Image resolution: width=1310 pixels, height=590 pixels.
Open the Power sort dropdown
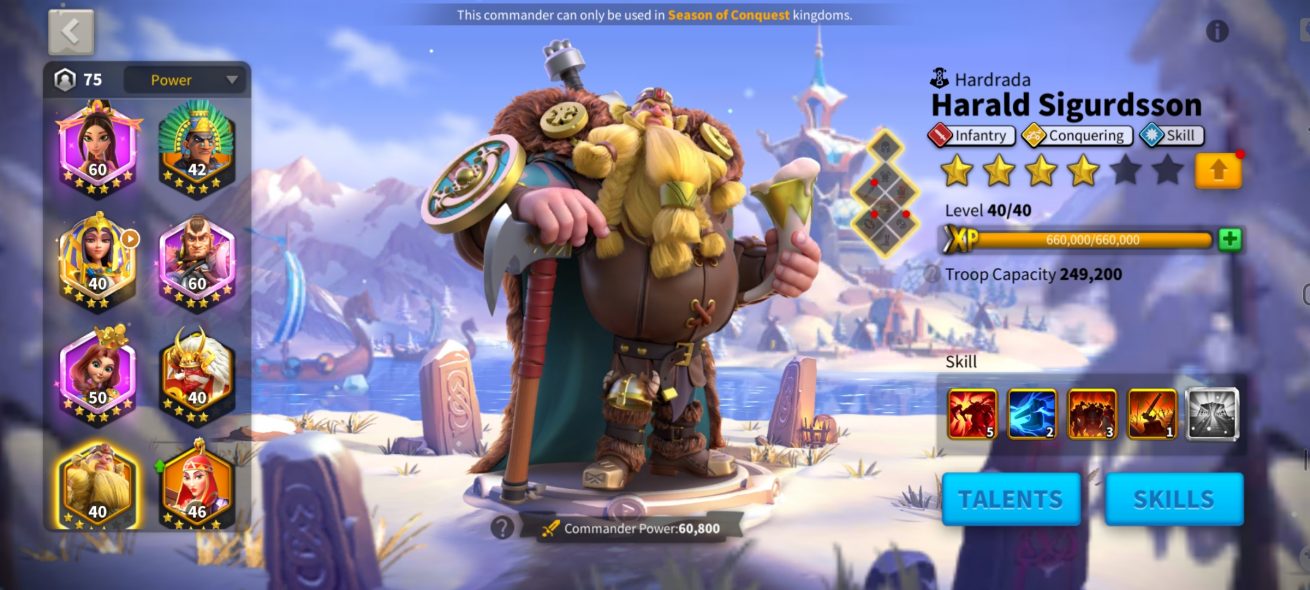tap(185, 80)
